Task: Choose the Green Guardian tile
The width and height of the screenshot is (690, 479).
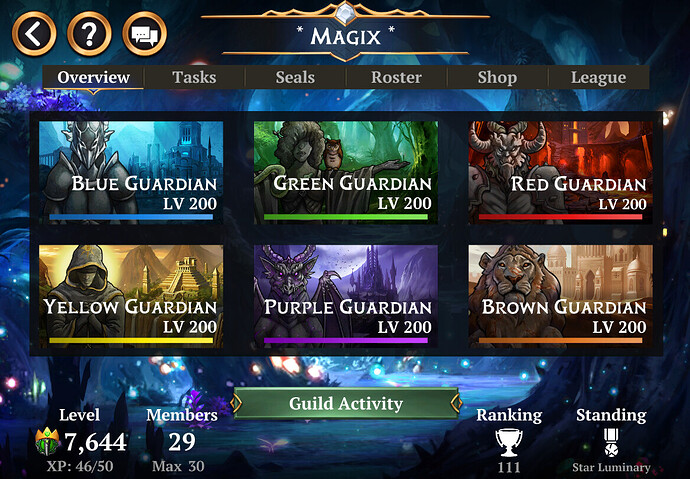Action: (x=345, y=171)
